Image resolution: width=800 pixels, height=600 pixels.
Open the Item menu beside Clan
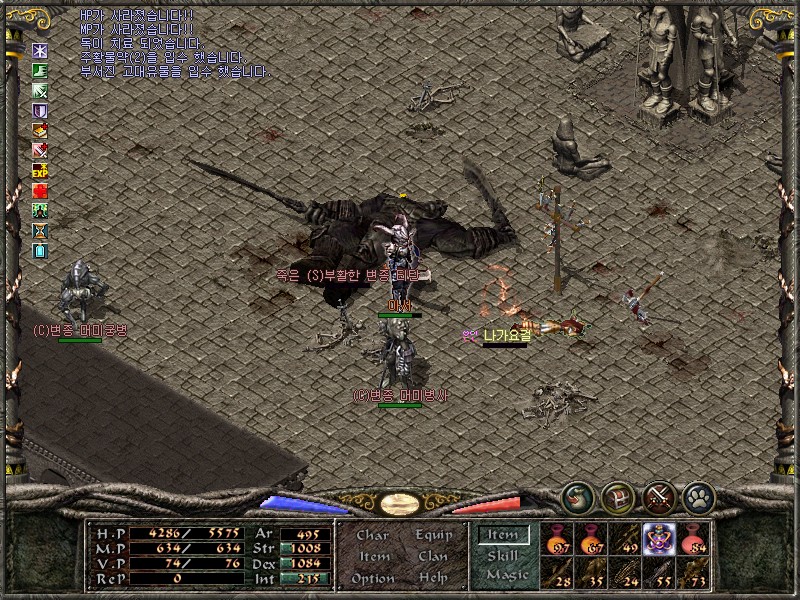374,556
